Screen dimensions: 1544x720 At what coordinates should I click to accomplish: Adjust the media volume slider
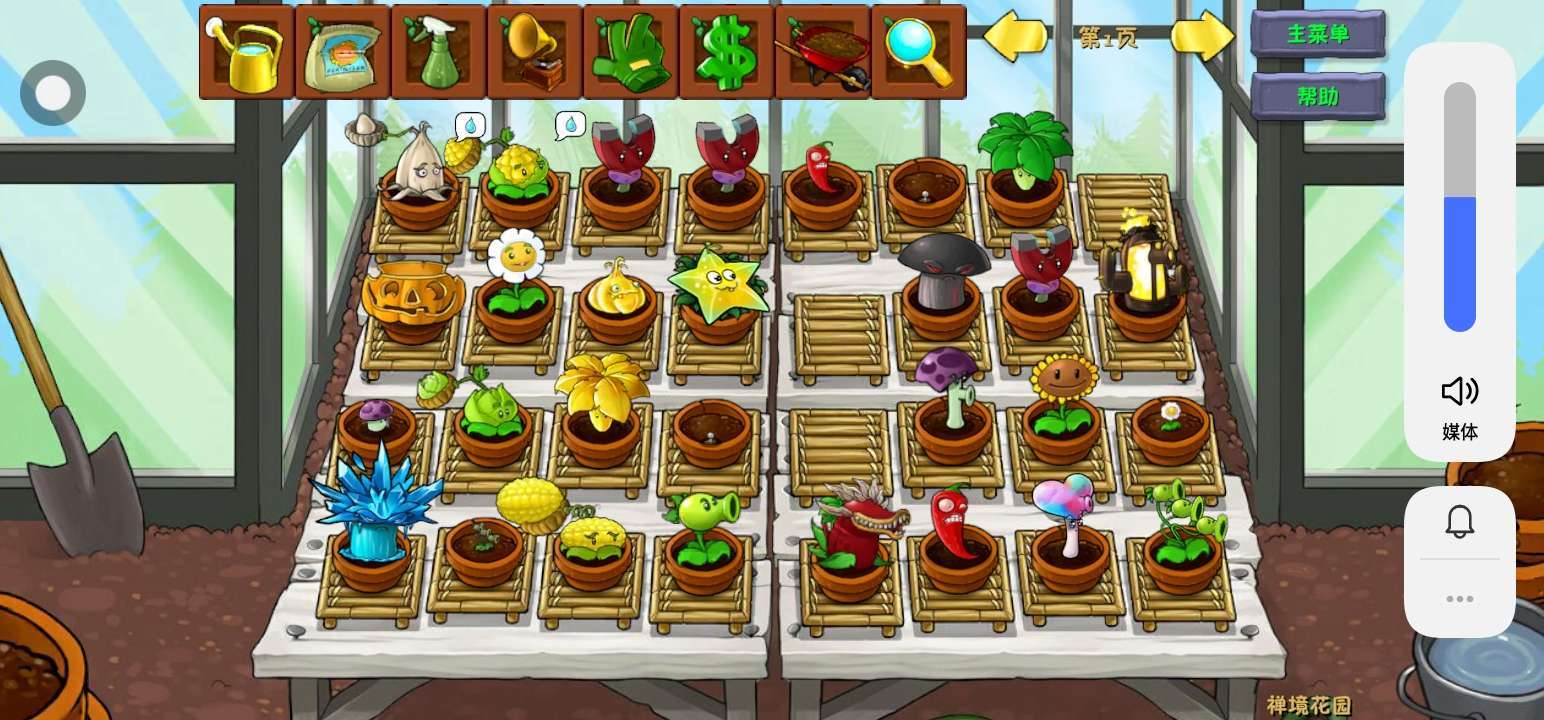pos(1459,207)
